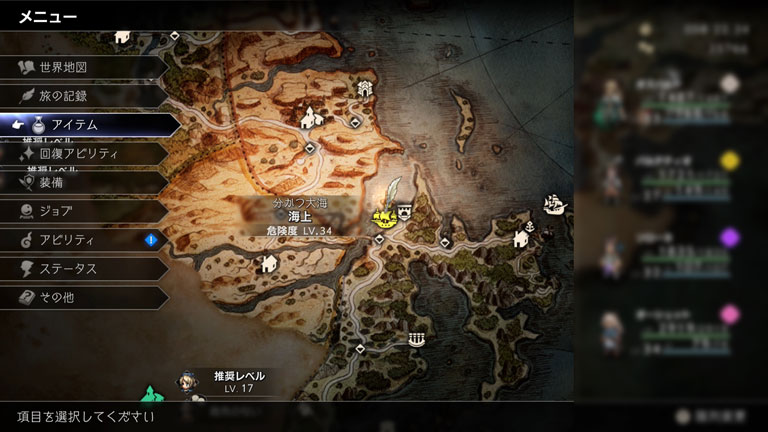Select the bridge marker on the map
This screenshot has height=432, width=768.
point(416,340)
